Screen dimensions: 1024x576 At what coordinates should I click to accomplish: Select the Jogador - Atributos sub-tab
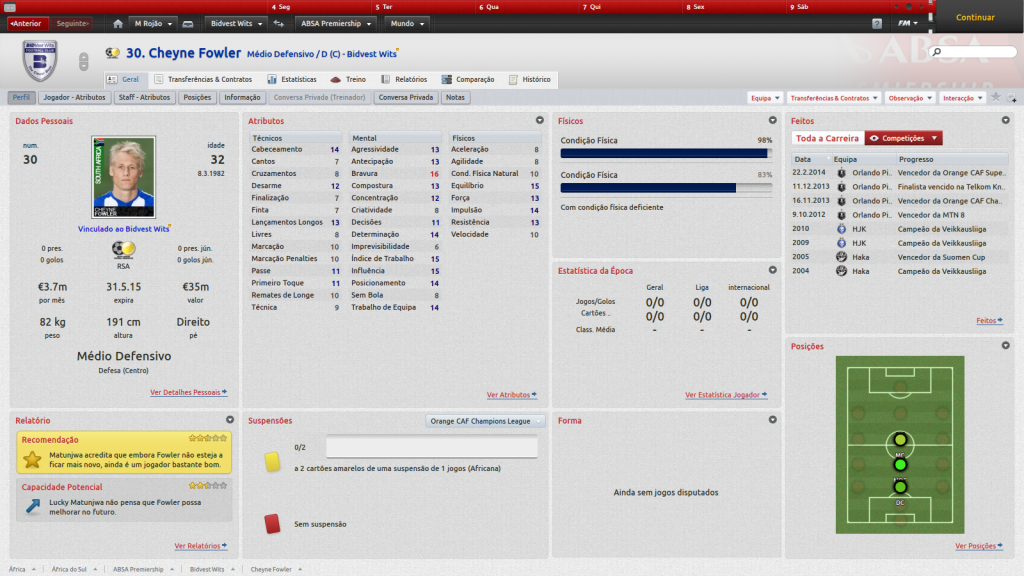point(75,98)
